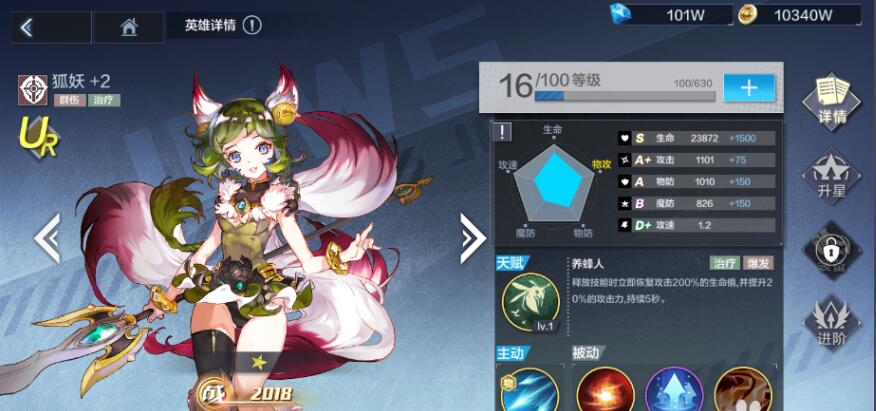Click the exclamation icon on stats panel
Image resolution: width=876 pixels, height=411 pixels.
click(504, 131)
